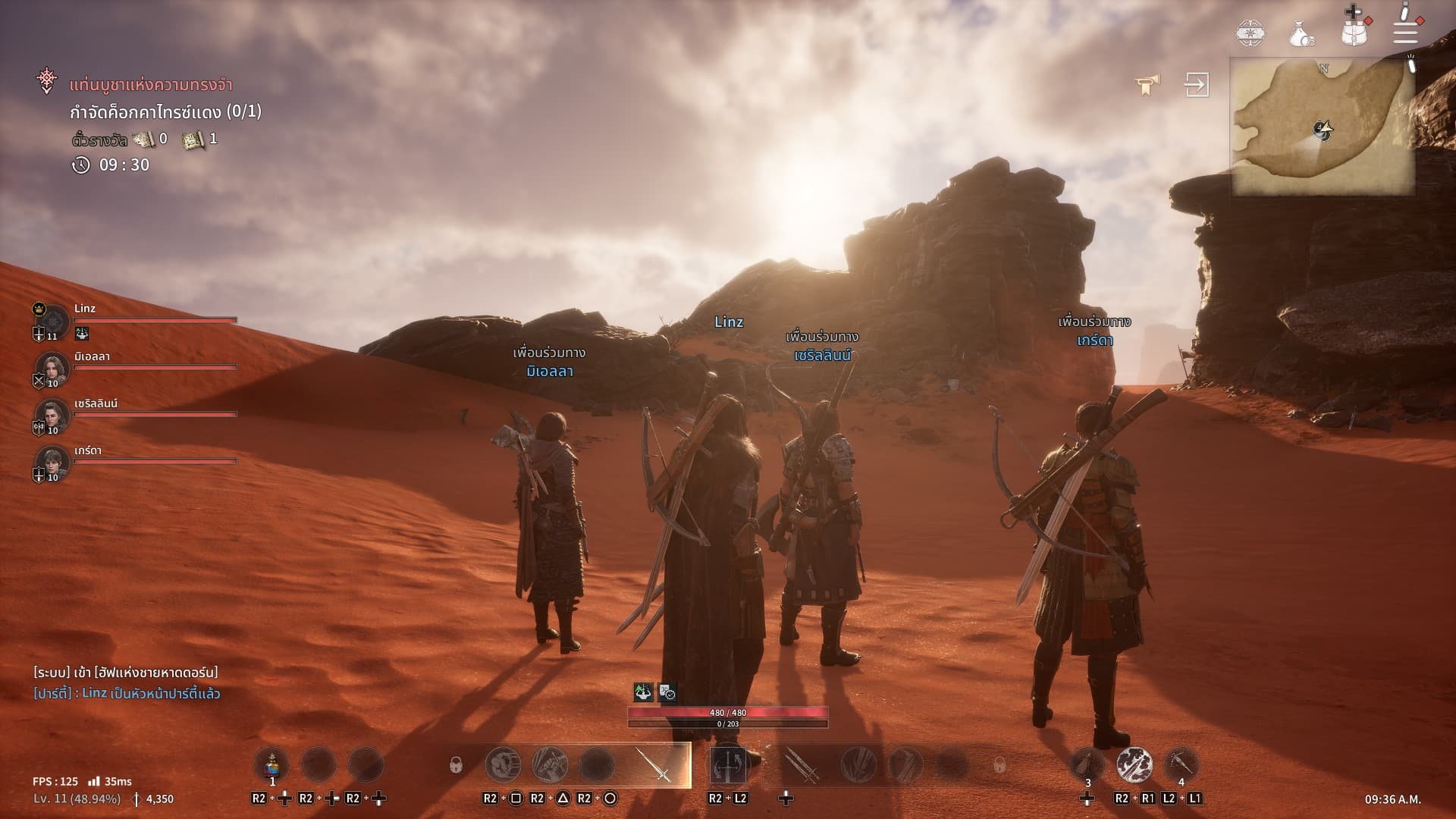Viewport: 1456px width, 819px height.
Task: Select party member เกร์ดา's portrait
Action: click(x=52, y=463)
